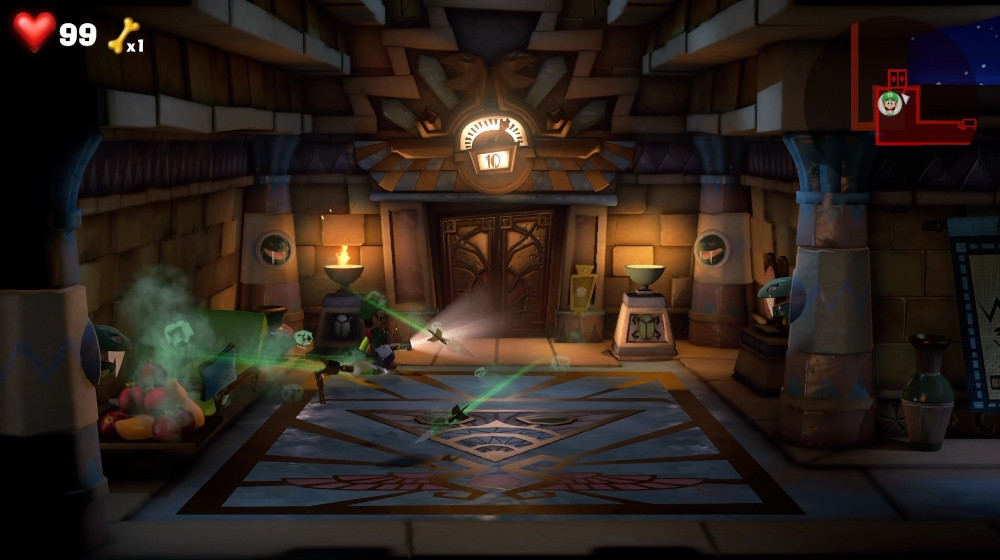The width and height of the screenshot is (1000, 560).
Task: Click the golden bone item icon
Action: pyautogui.click(x=121, y=34)
